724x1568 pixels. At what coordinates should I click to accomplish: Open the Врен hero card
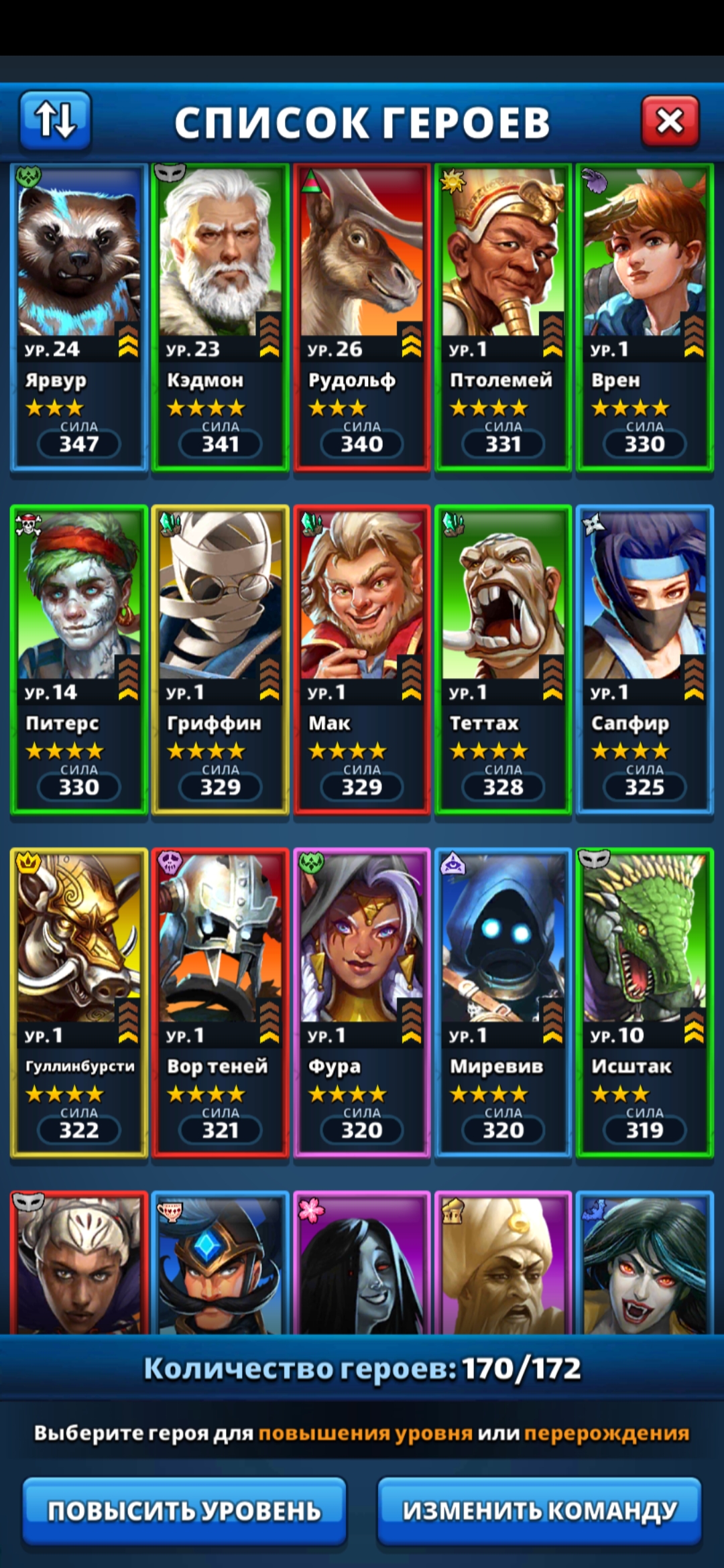point(645,317)
